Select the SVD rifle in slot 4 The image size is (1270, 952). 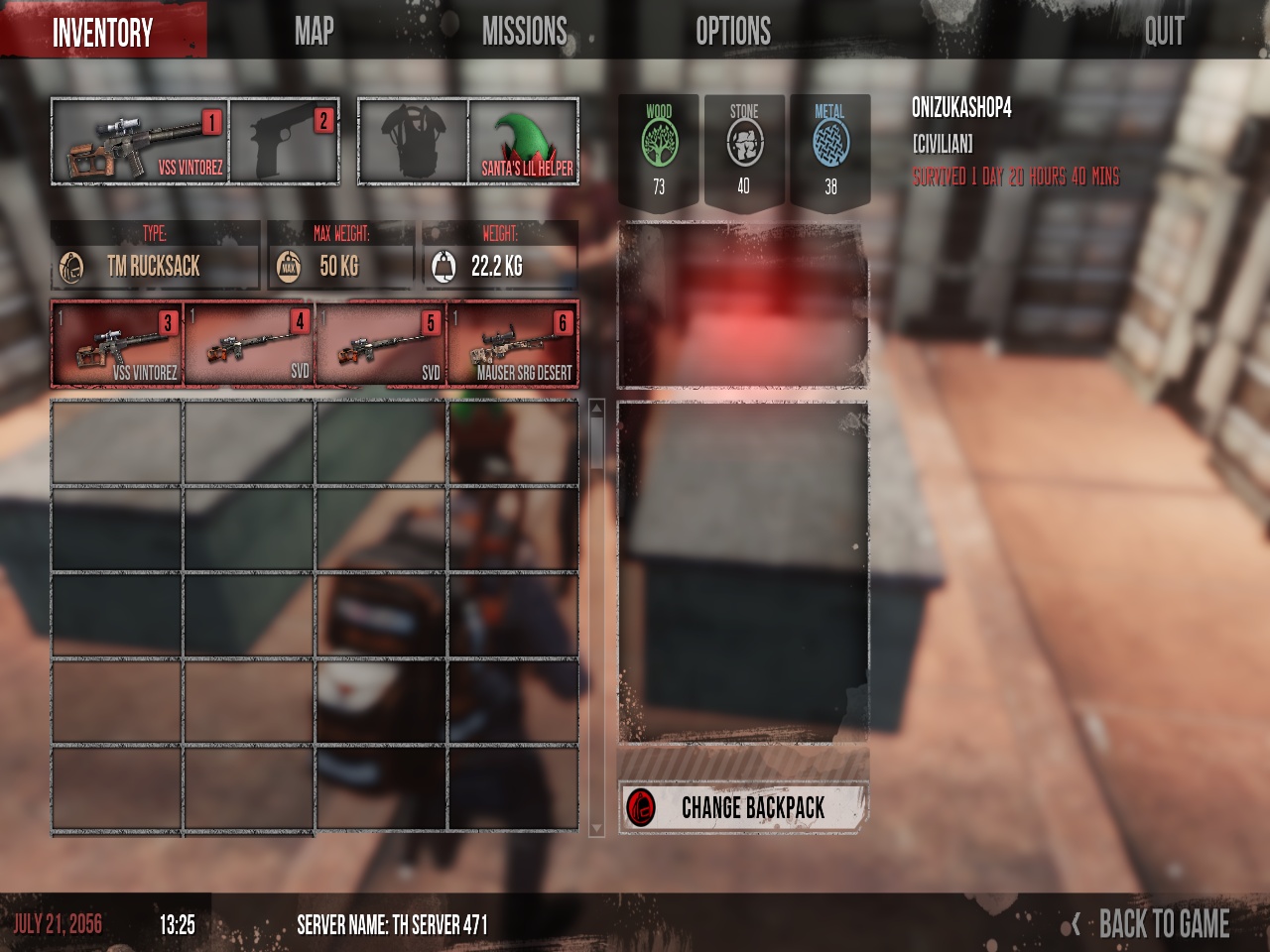click(x=249, y=344)
